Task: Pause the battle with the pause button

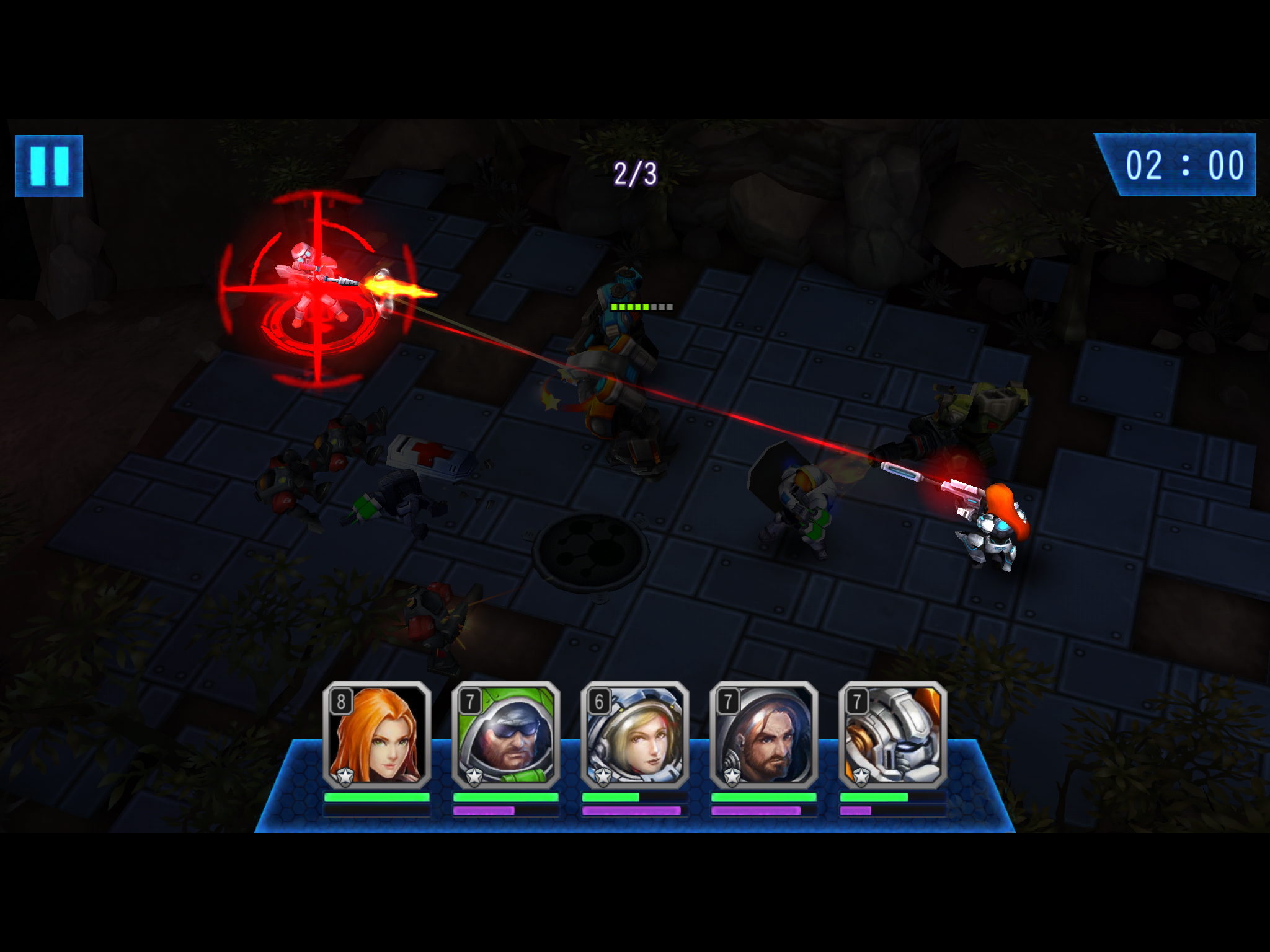Action: tap(49, 166)
